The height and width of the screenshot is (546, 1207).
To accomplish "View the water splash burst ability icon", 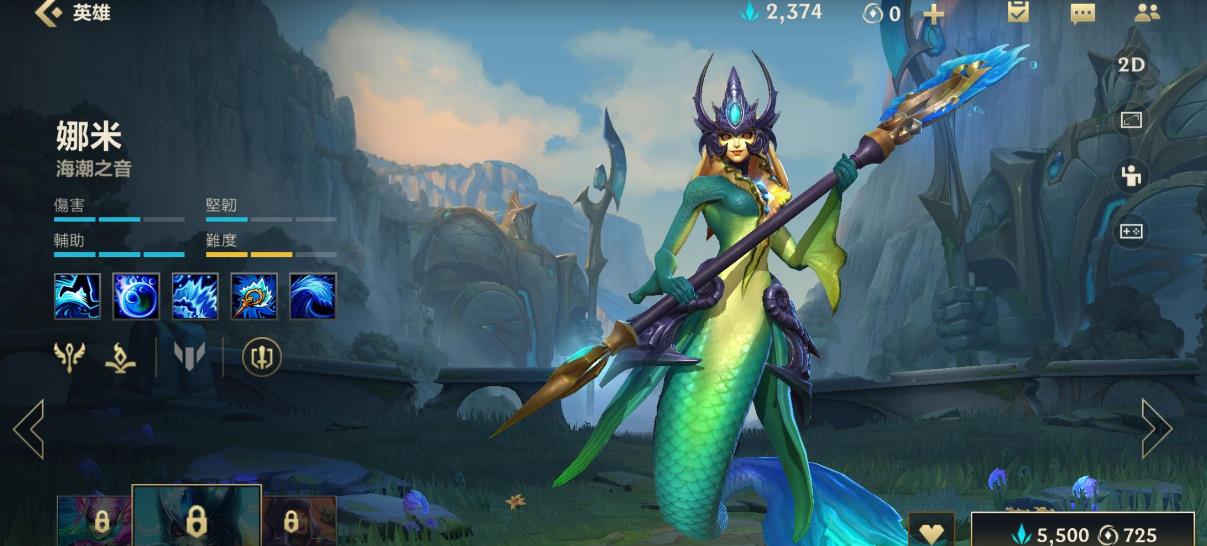I will 195,296.
